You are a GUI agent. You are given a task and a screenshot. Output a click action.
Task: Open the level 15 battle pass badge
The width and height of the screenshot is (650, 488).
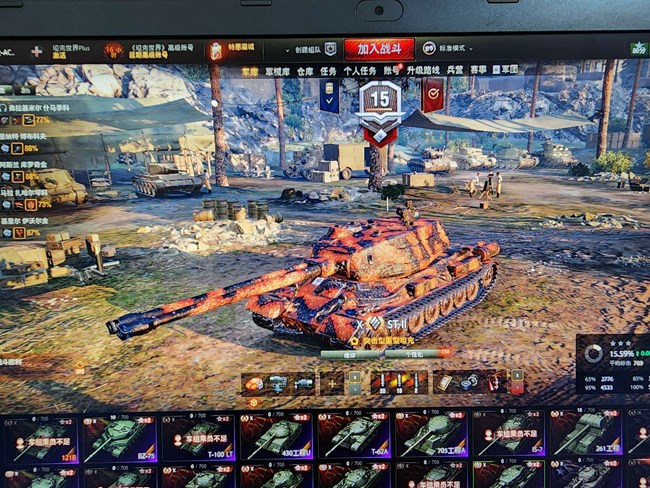pyautogui.click(x=379, y=102)
